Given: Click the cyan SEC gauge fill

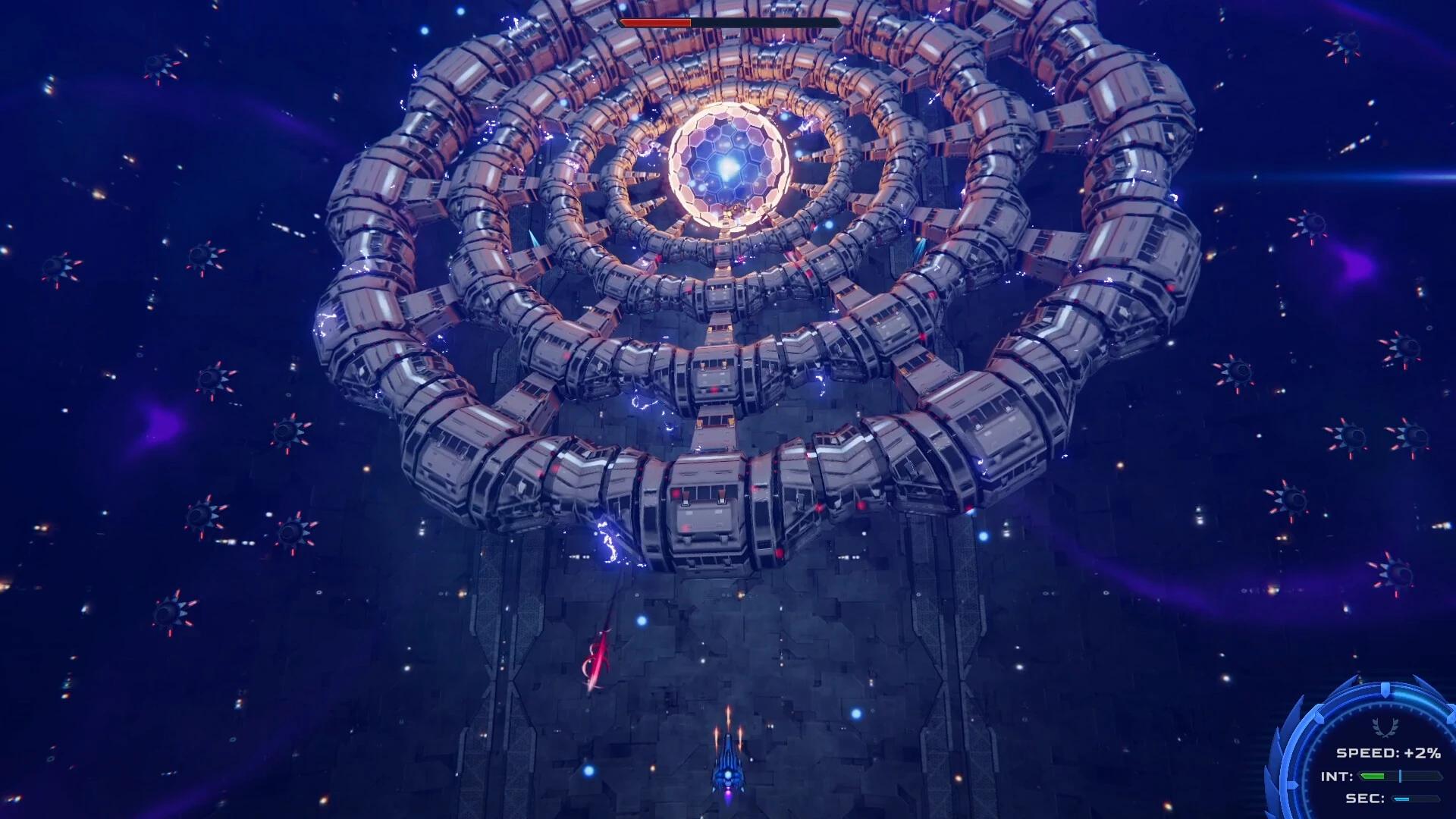Looking at the screenshot, I should (1402, 798).
